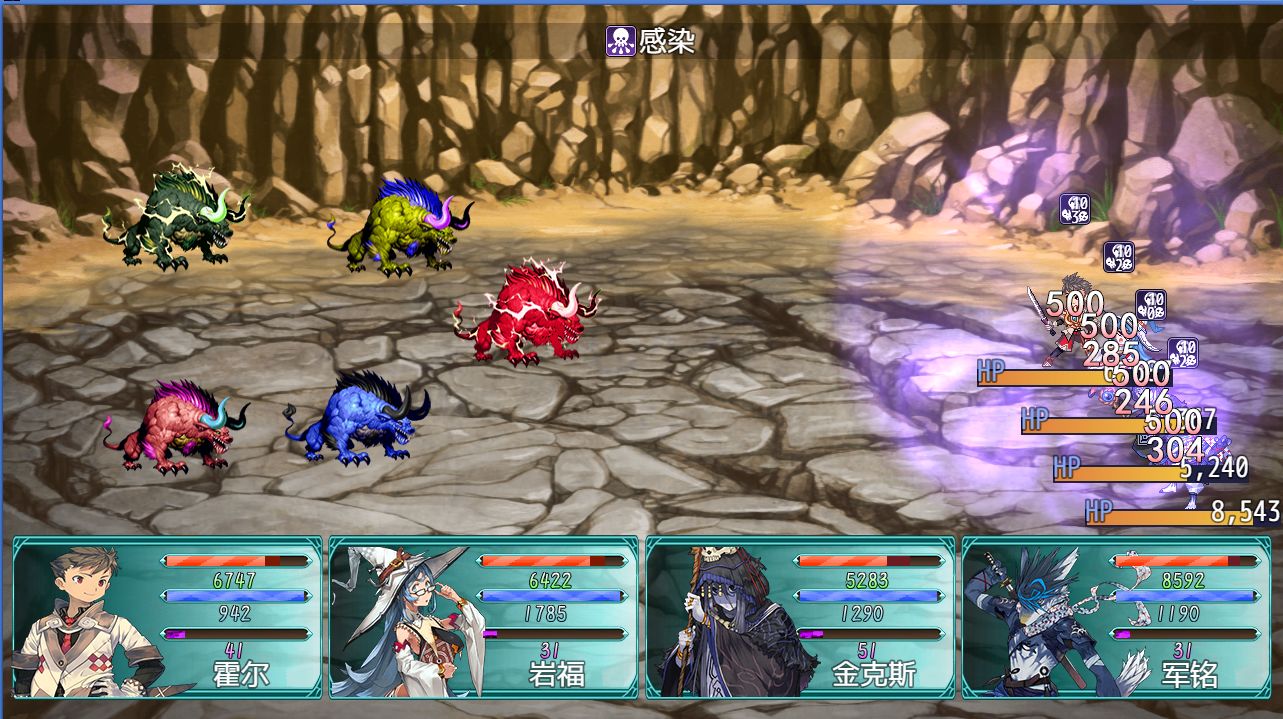This screenshot has height=719, width=1283.
Task: Pick the hooded 金克斯 party panel
Action: click(800, 617)
